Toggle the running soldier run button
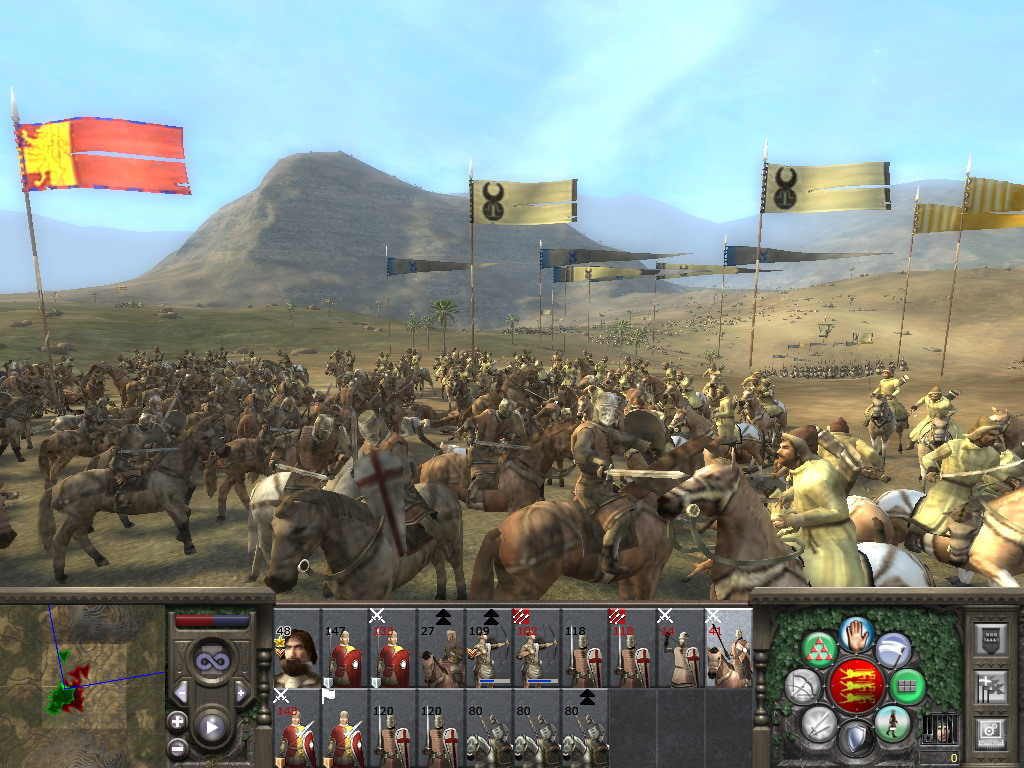The image size is (1024, 768). point(891,722)
